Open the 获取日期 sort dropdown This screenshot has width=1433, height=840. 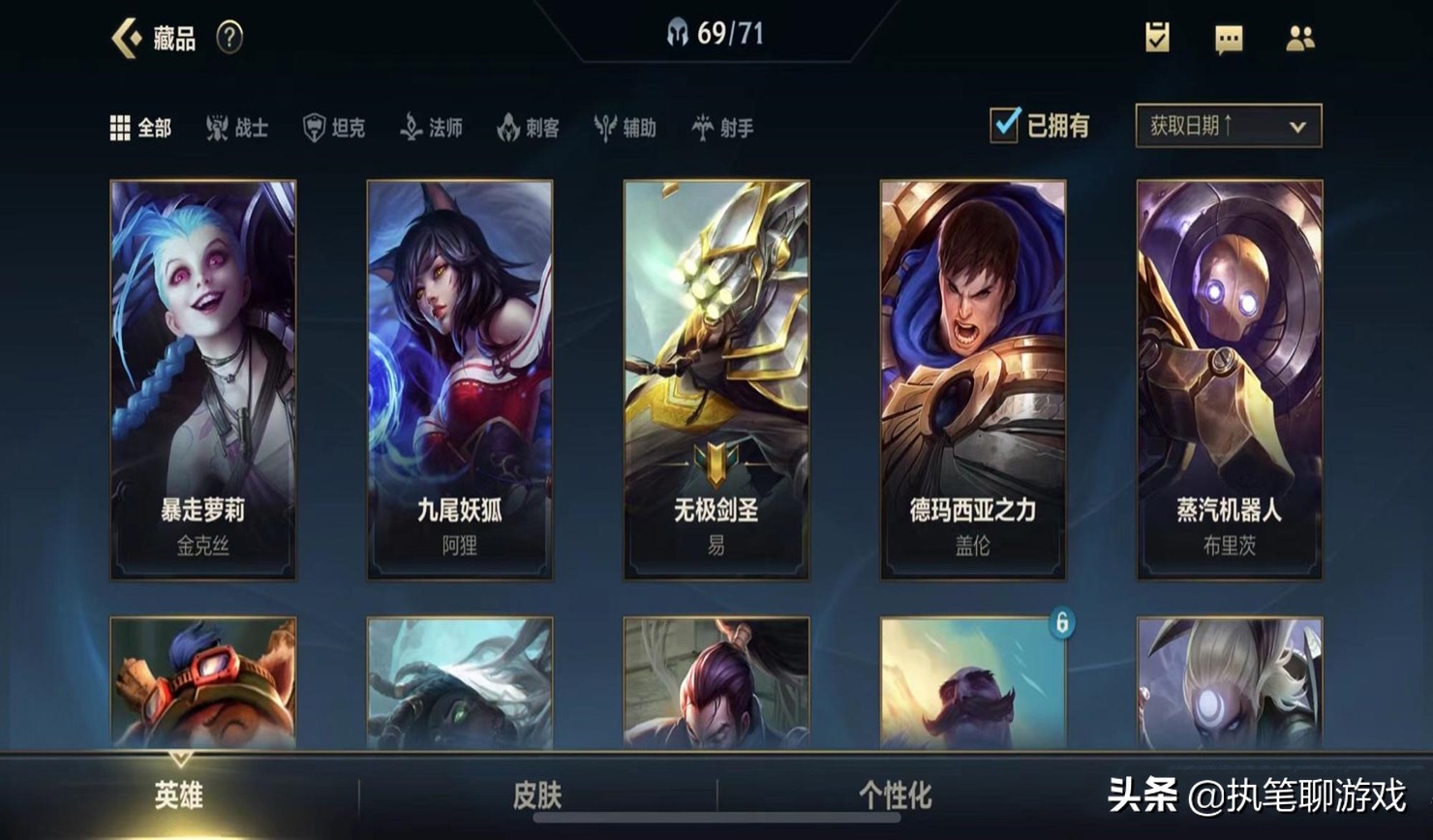tap(1228, 126)
